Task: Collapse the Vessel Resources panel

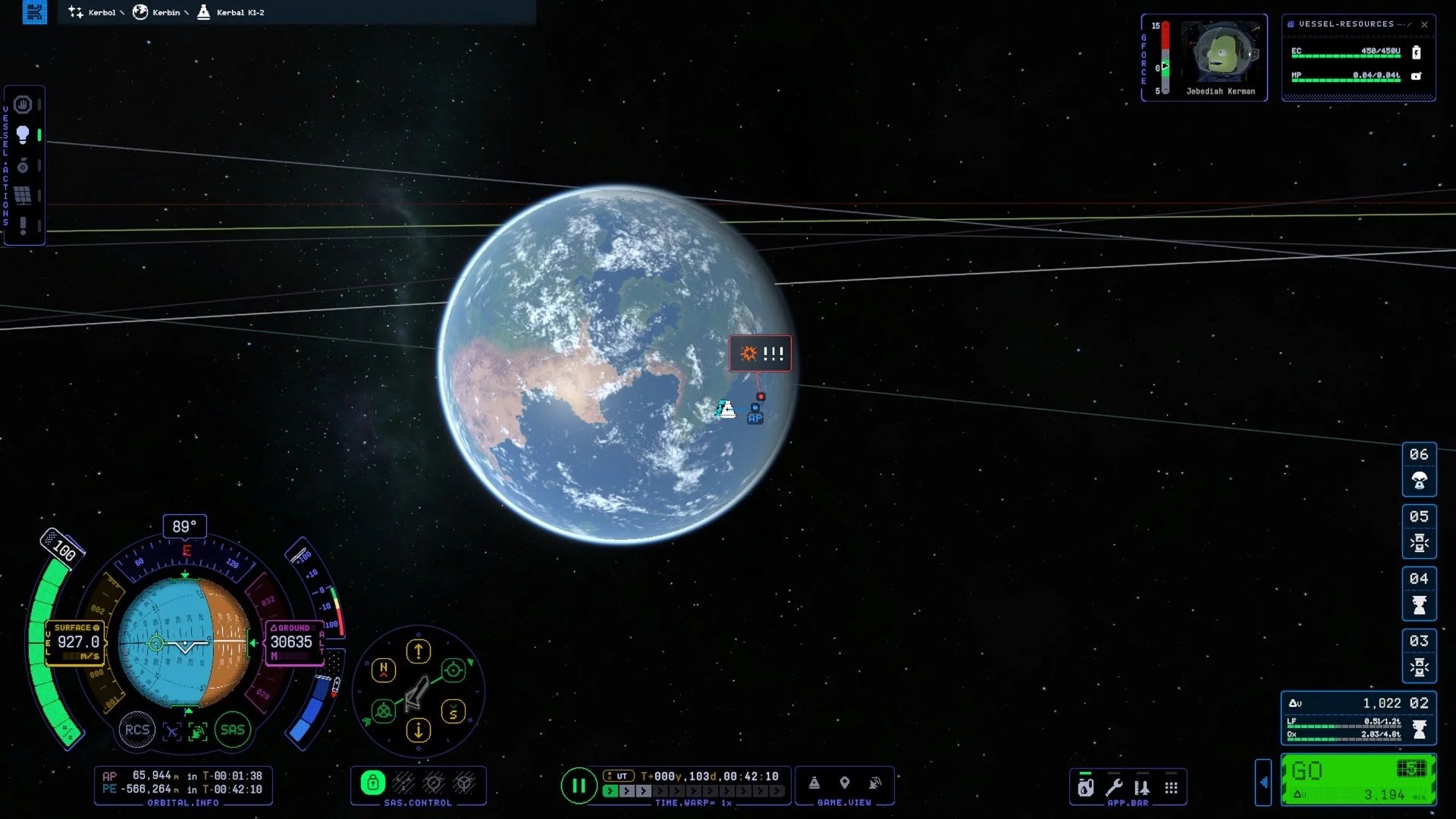Action: pyautogui.click(x=1401, y=24)
